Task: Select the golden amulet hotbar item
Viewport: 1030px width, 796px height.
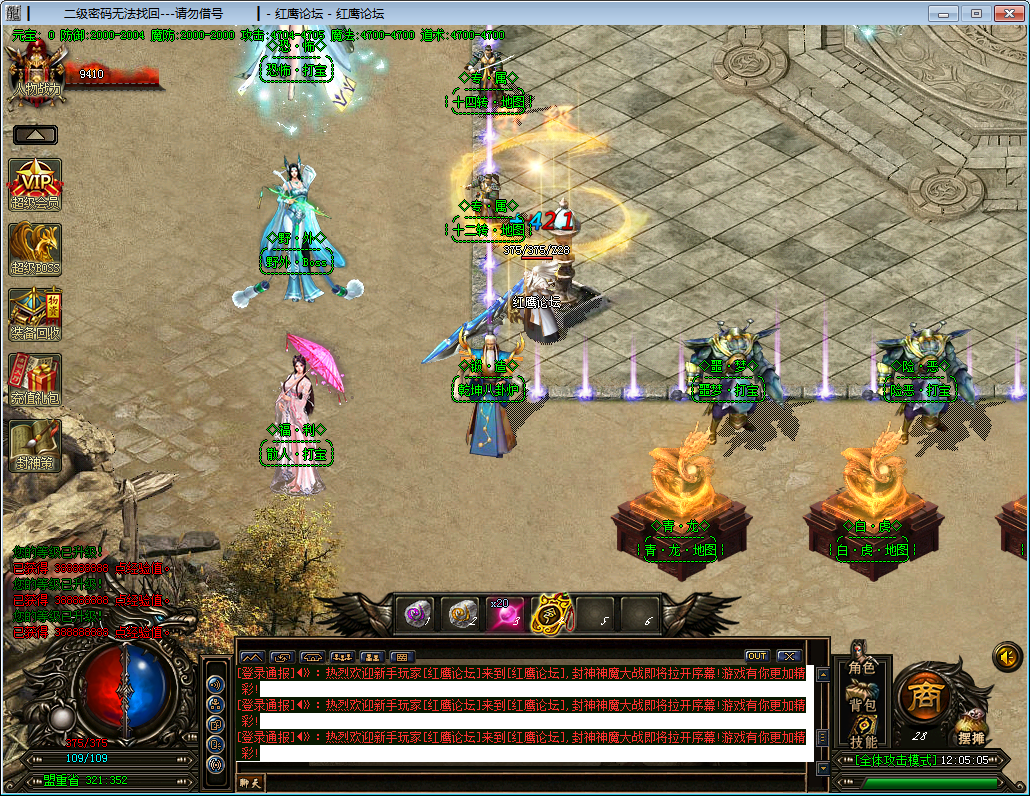Action: point(551,612)
